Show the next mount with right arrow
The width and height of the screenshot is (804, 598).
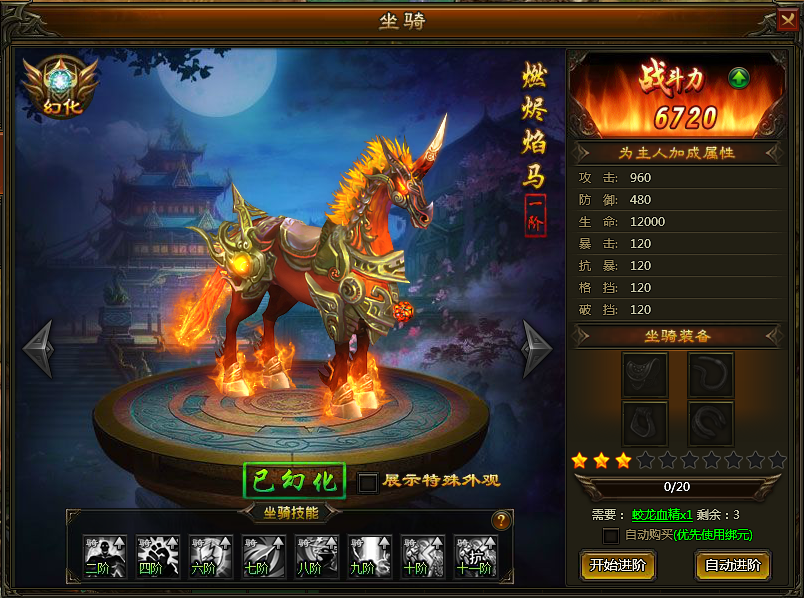(537, 348)
